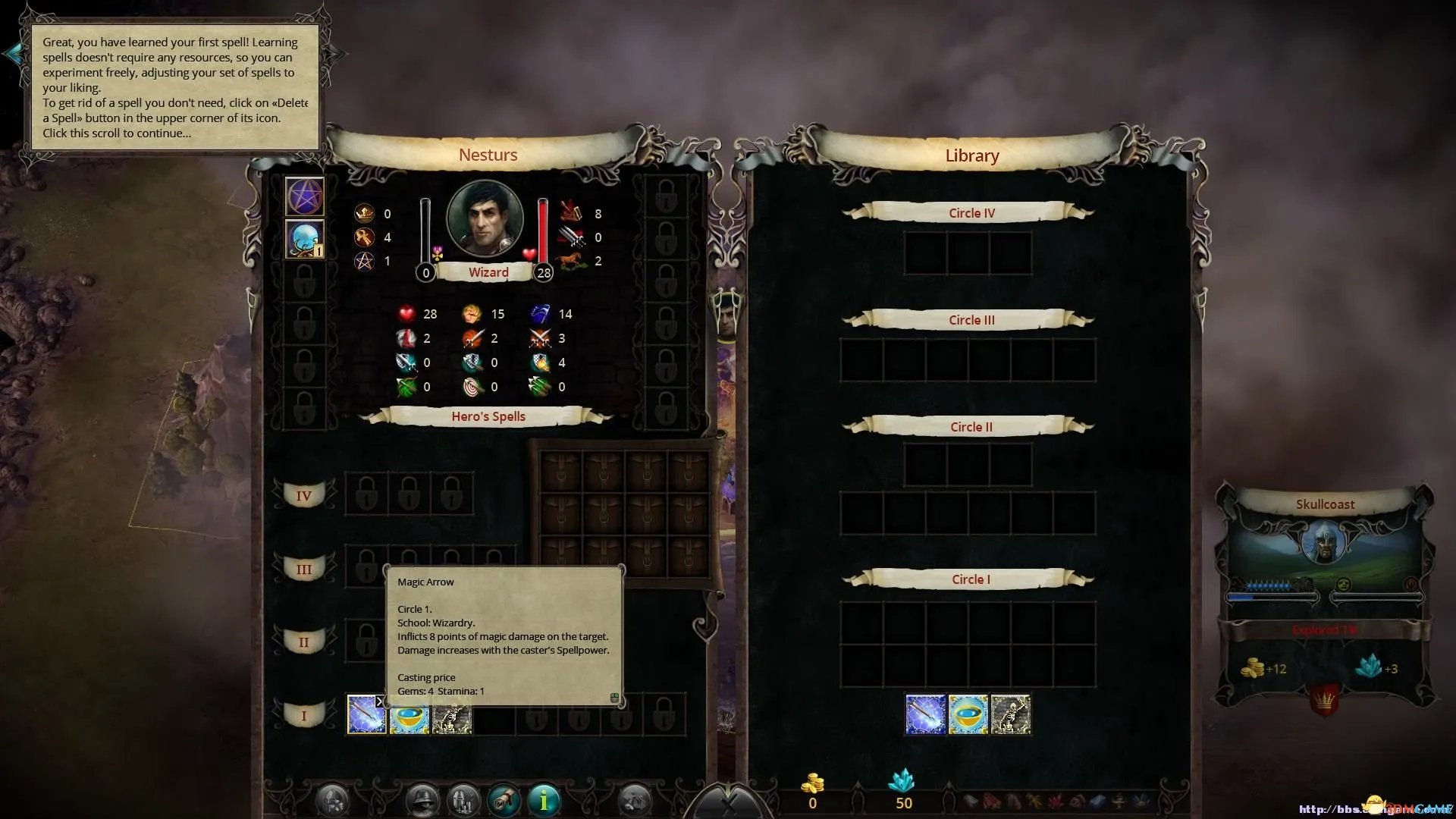This screenshot has width=1456, height=819.
Task: Select the helmet button in bottom bar
Action: pyautogui.click(x=332, y=799)
